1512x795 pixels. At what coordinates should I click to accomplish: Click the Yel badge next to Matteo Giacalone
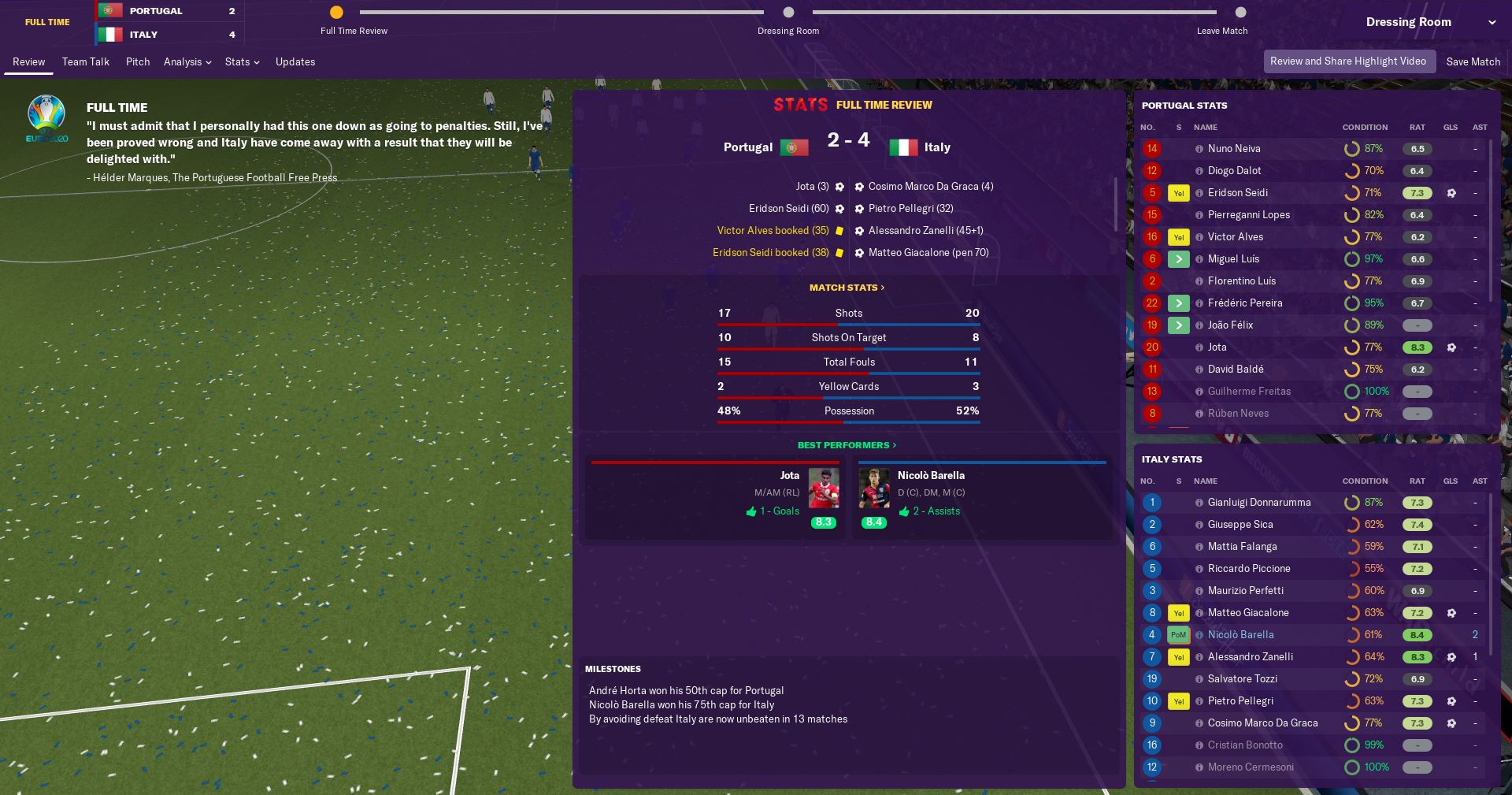tap(1178, 612)
